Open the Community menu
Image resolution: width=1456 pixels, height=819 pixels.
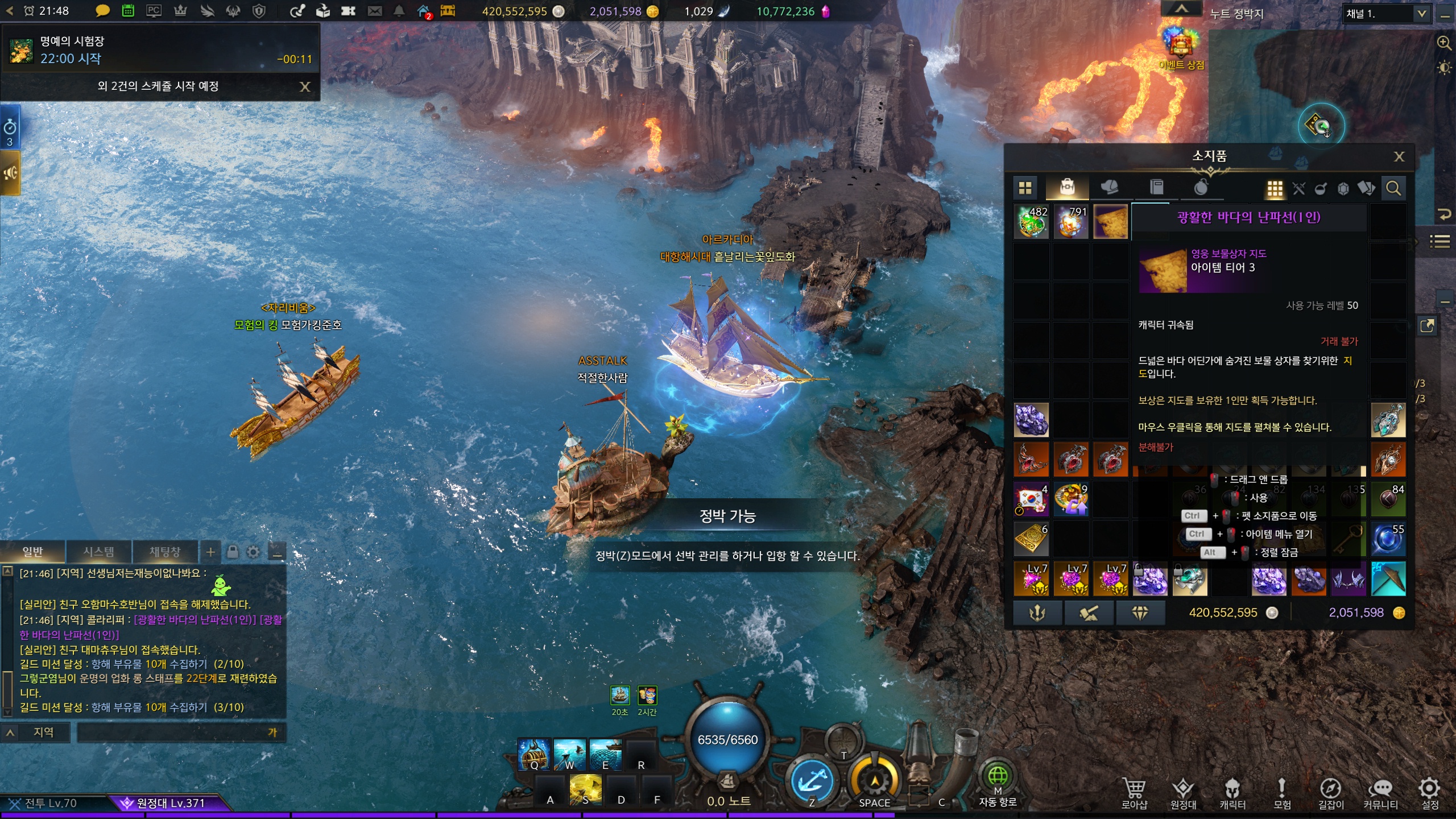point(1380,792)
